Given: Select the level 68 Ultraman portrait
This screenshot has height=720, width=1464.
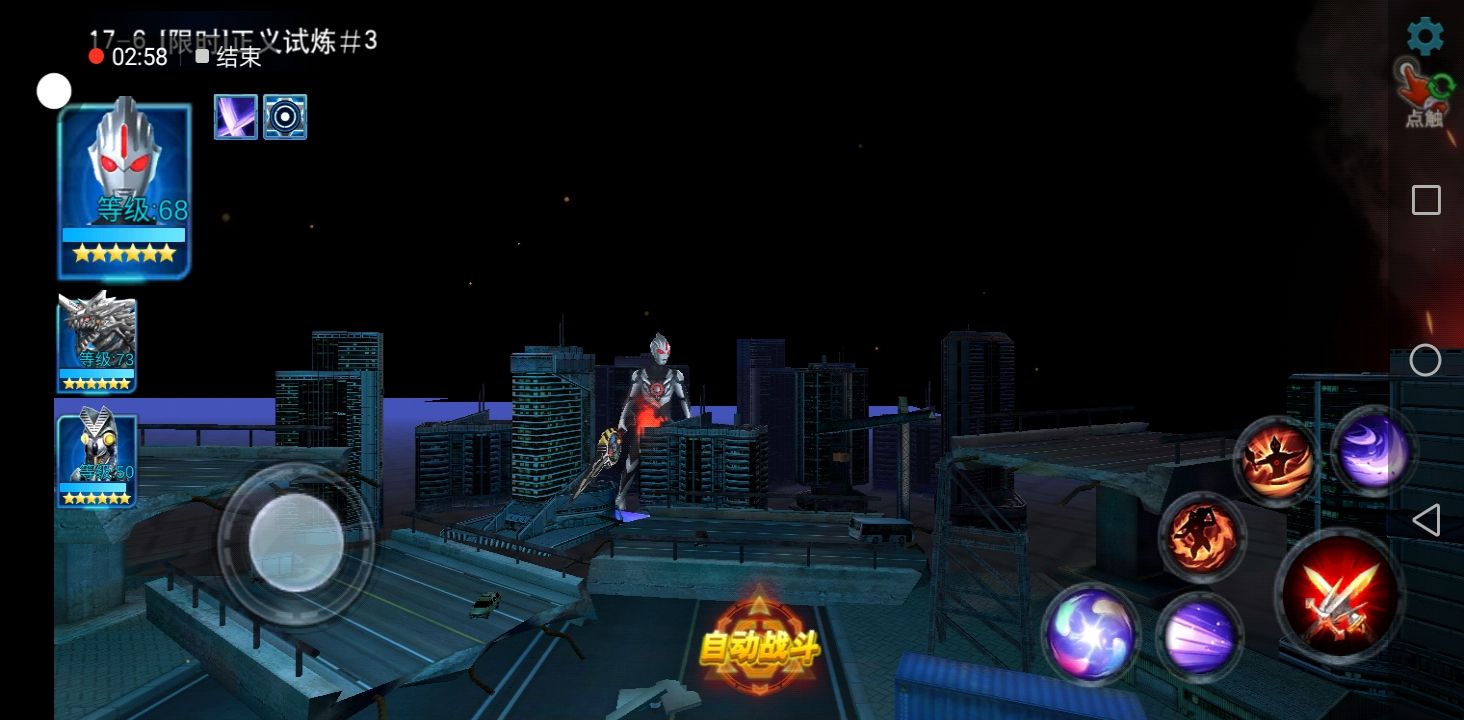Looking at the screenshot, I should tap(125, 190).
